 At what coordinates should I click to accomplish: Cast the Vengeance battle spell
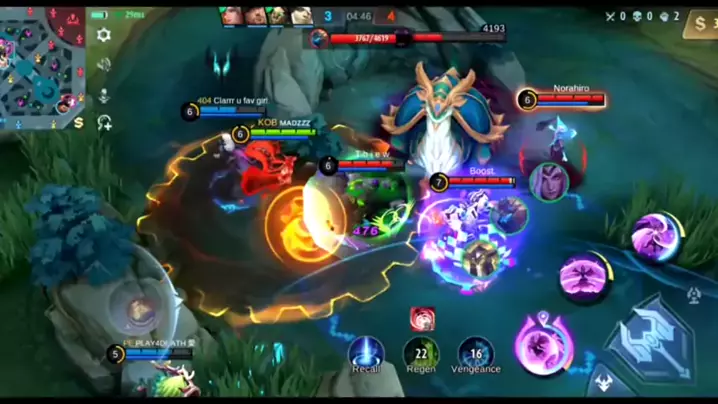(x=476, y=352)
